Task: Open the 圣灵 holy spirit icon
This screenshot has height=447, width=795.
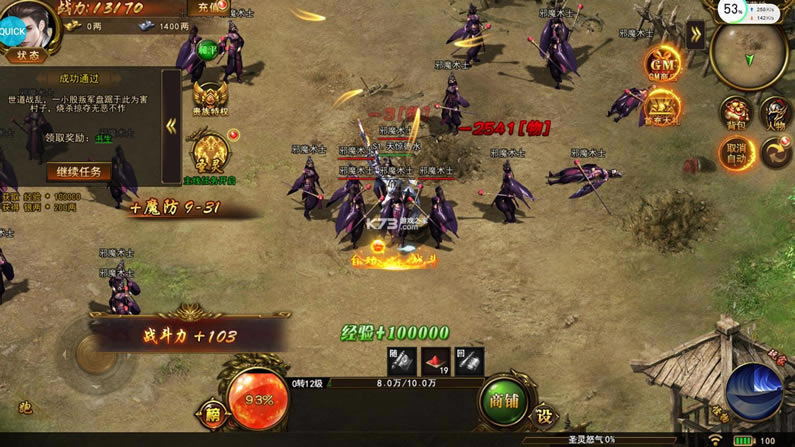Action: tap(209, 152)
